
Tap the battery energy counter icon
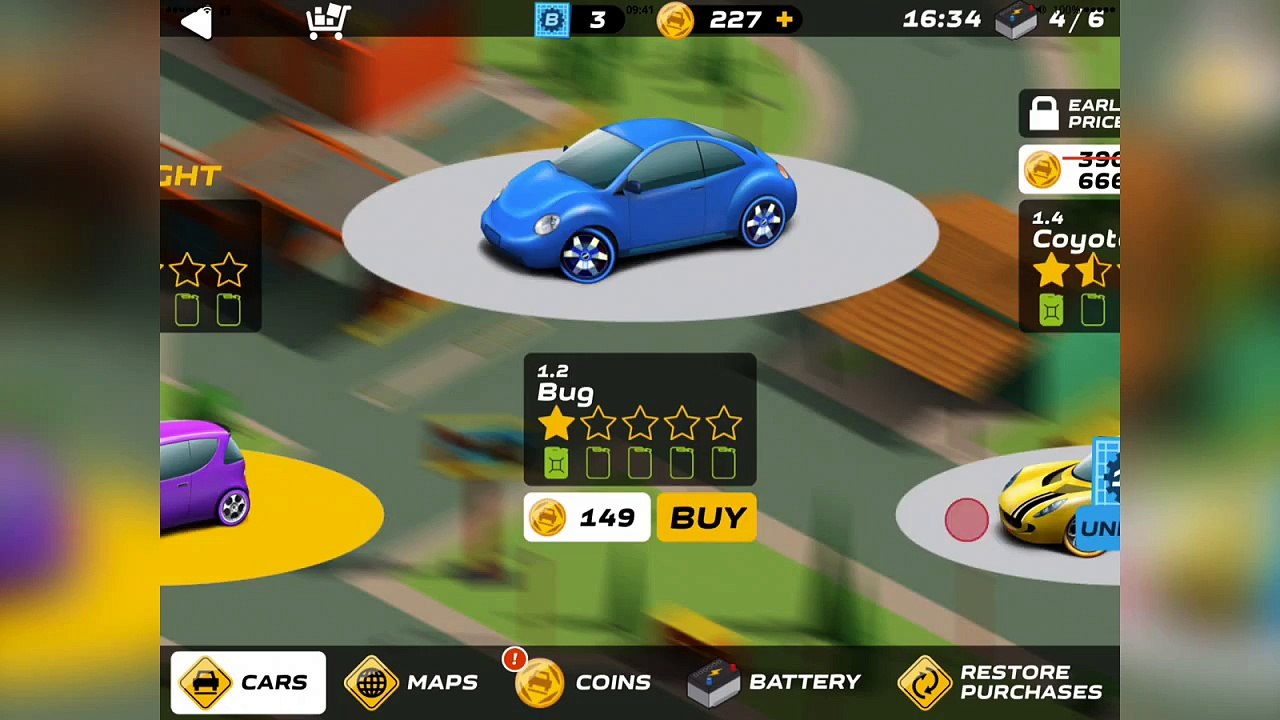point(1017,20)
